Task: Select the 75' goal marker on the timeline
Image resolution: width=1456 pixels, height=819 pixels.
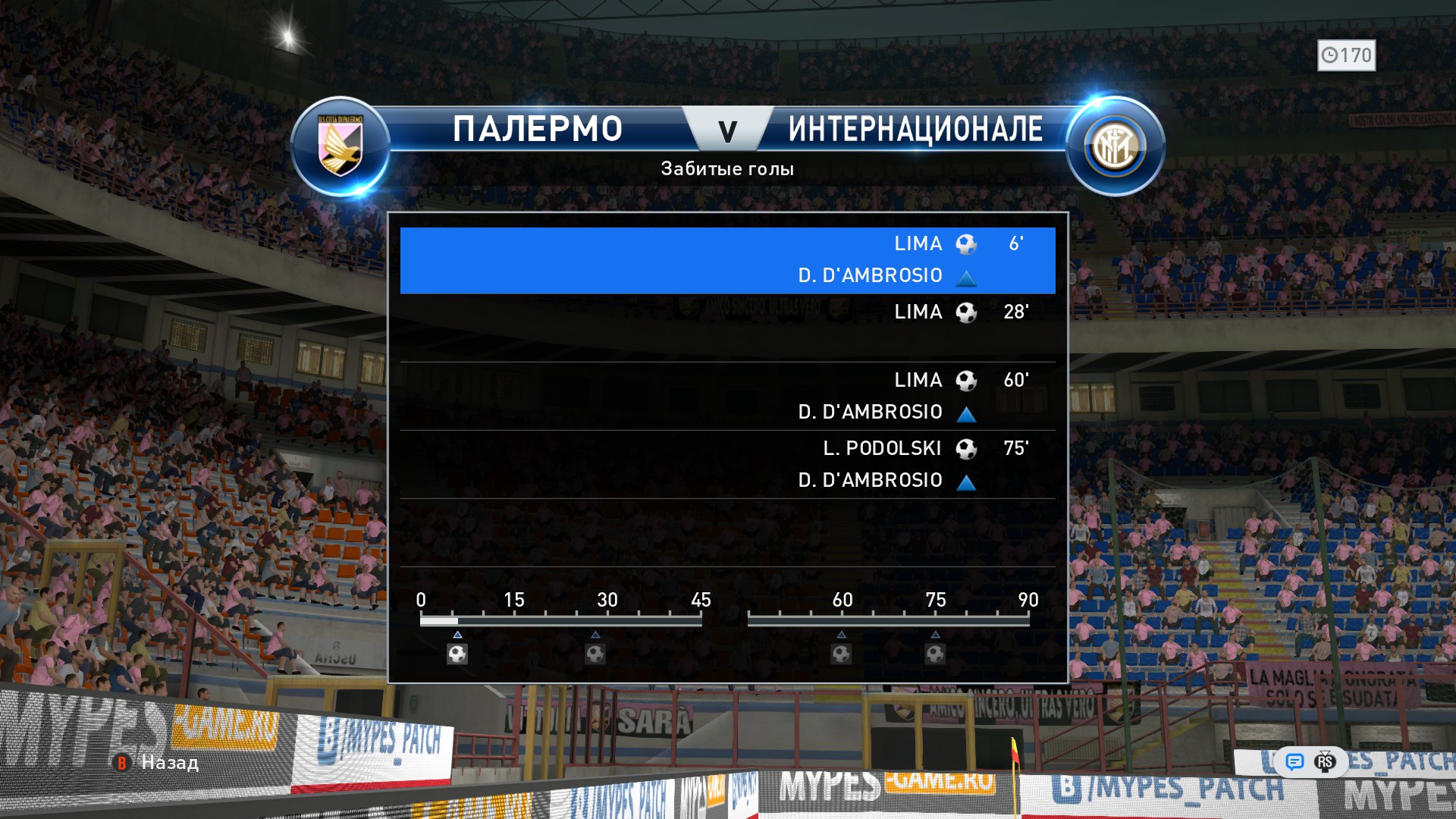Action: 935,654
